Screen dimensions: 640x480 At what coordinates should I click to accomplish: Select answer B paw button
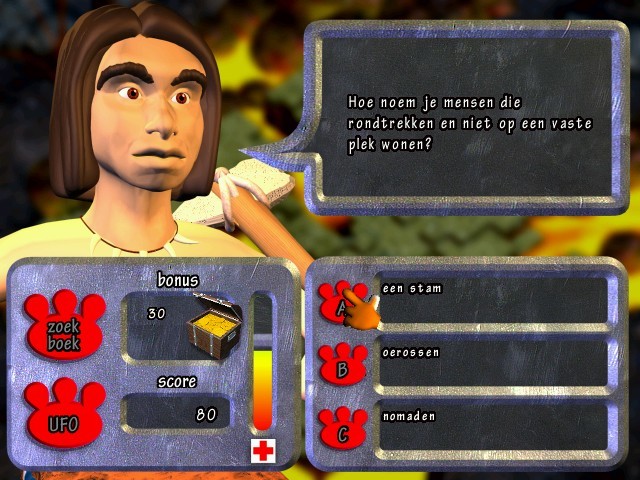(343, 364)
